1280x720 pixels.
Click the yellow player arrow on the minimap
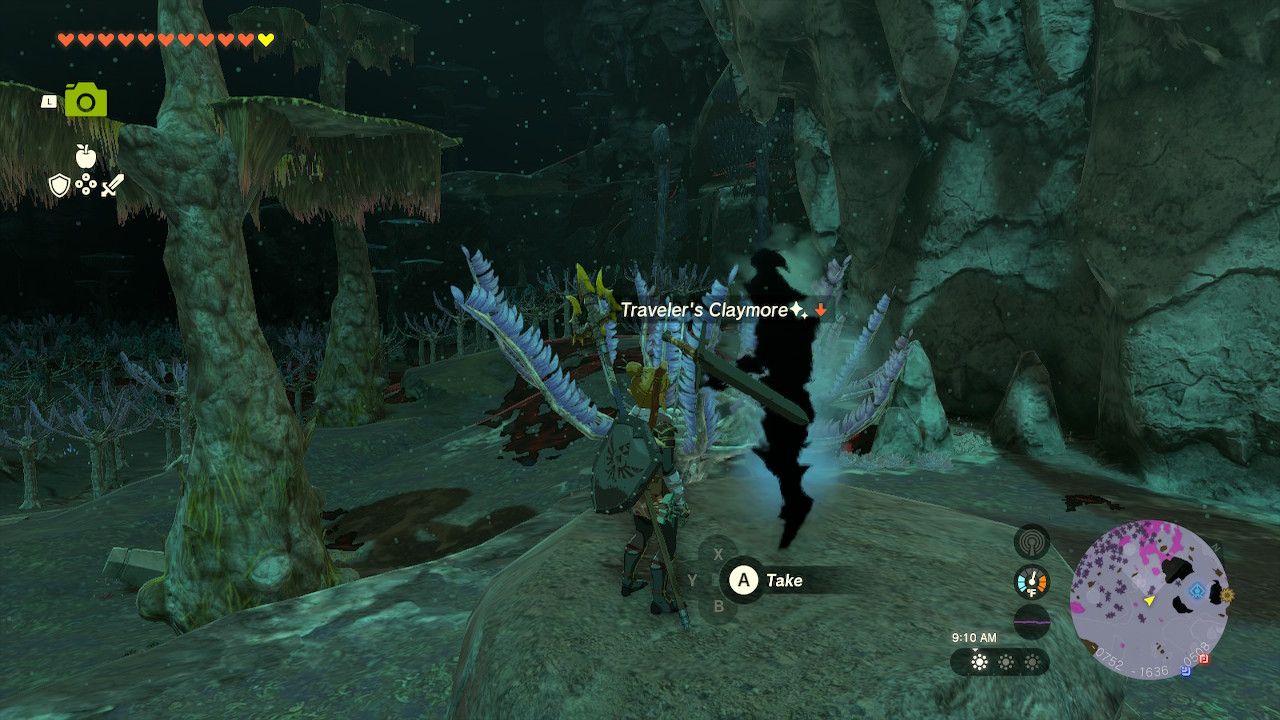click(1149, 600)
